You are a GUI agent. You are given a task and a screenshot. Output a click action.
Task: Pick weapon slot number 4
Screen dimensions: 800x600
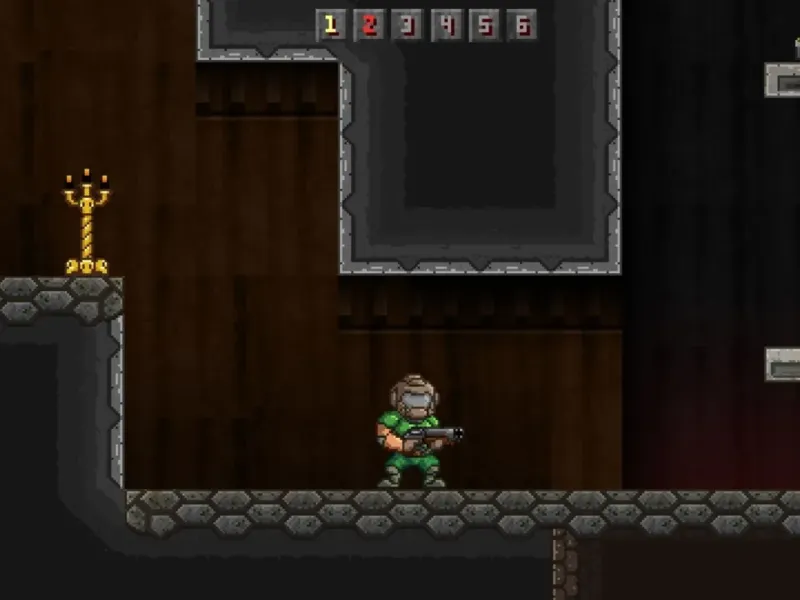tap(446, 26)
